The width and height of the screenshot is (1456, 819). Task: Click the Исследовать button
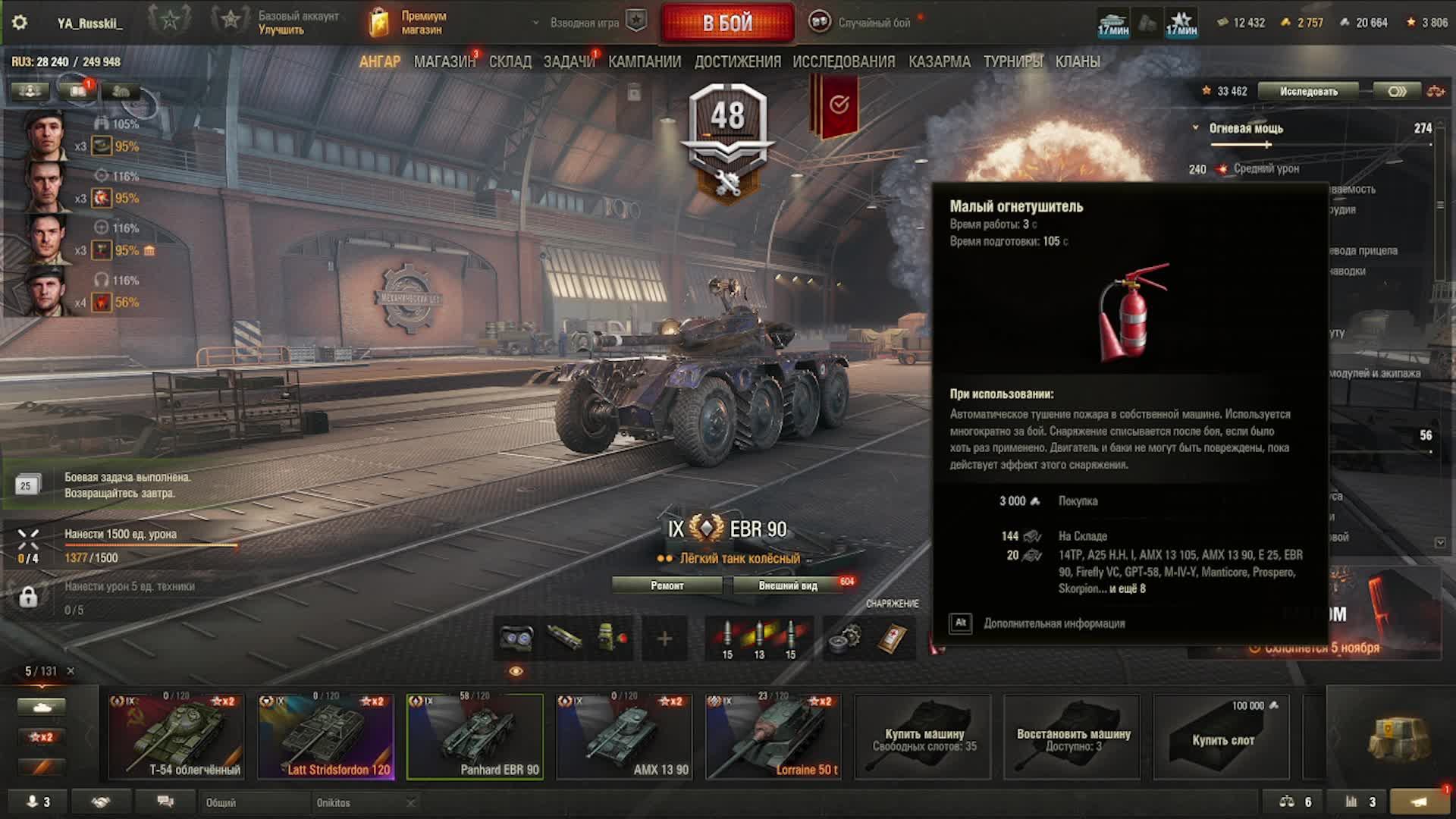(x=1309, y=92)
